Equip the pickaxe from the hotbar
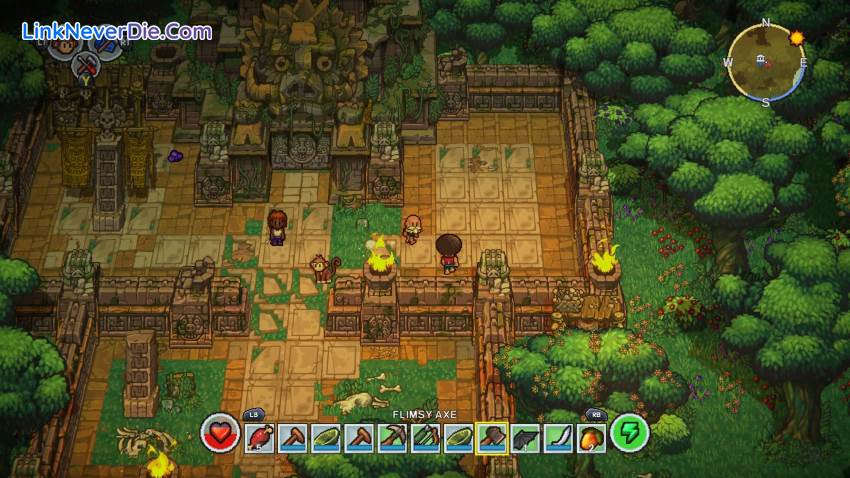 (x=394, y=437)
